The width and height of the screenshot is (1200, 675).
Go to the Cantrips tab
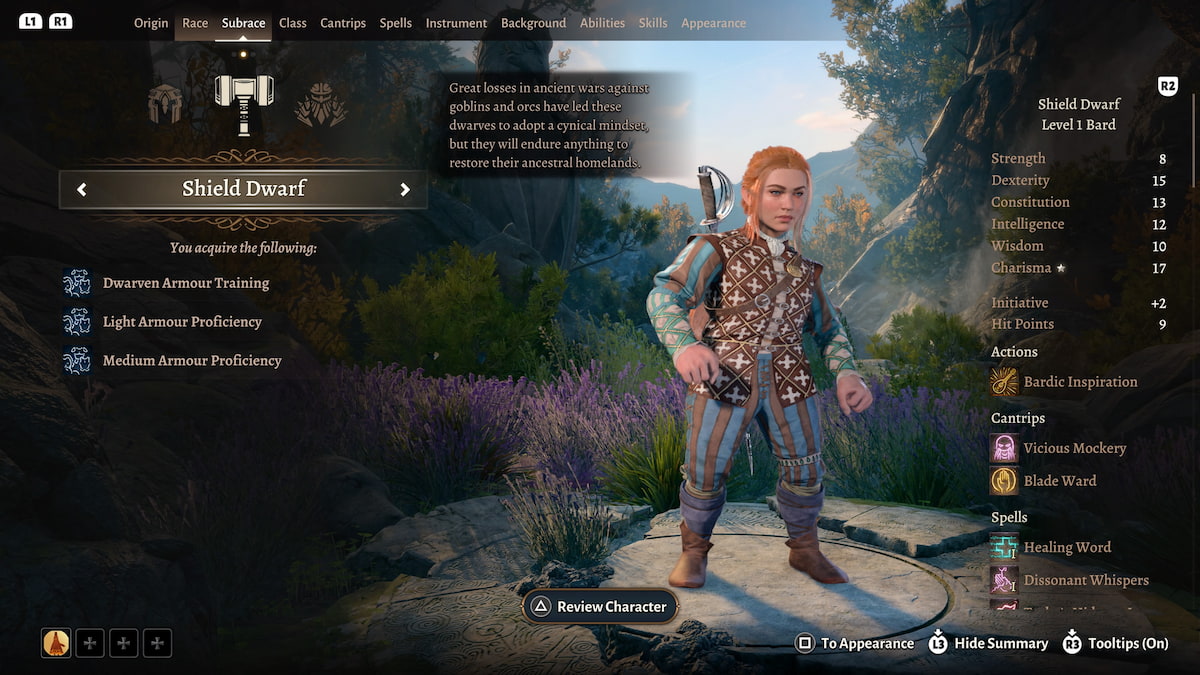tap(343, 23)
